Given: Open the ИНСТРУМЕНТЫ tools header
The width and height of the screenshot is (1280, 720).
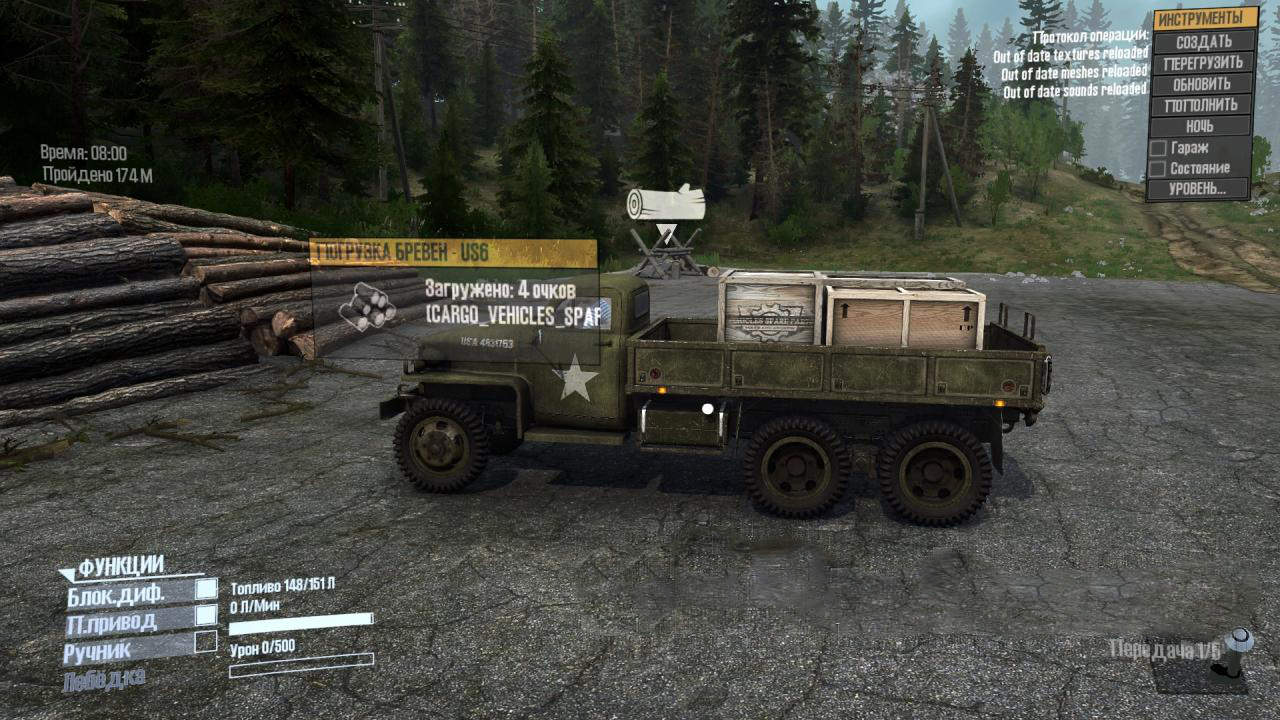Looking at the screenshot, I should pos(1205,19).
